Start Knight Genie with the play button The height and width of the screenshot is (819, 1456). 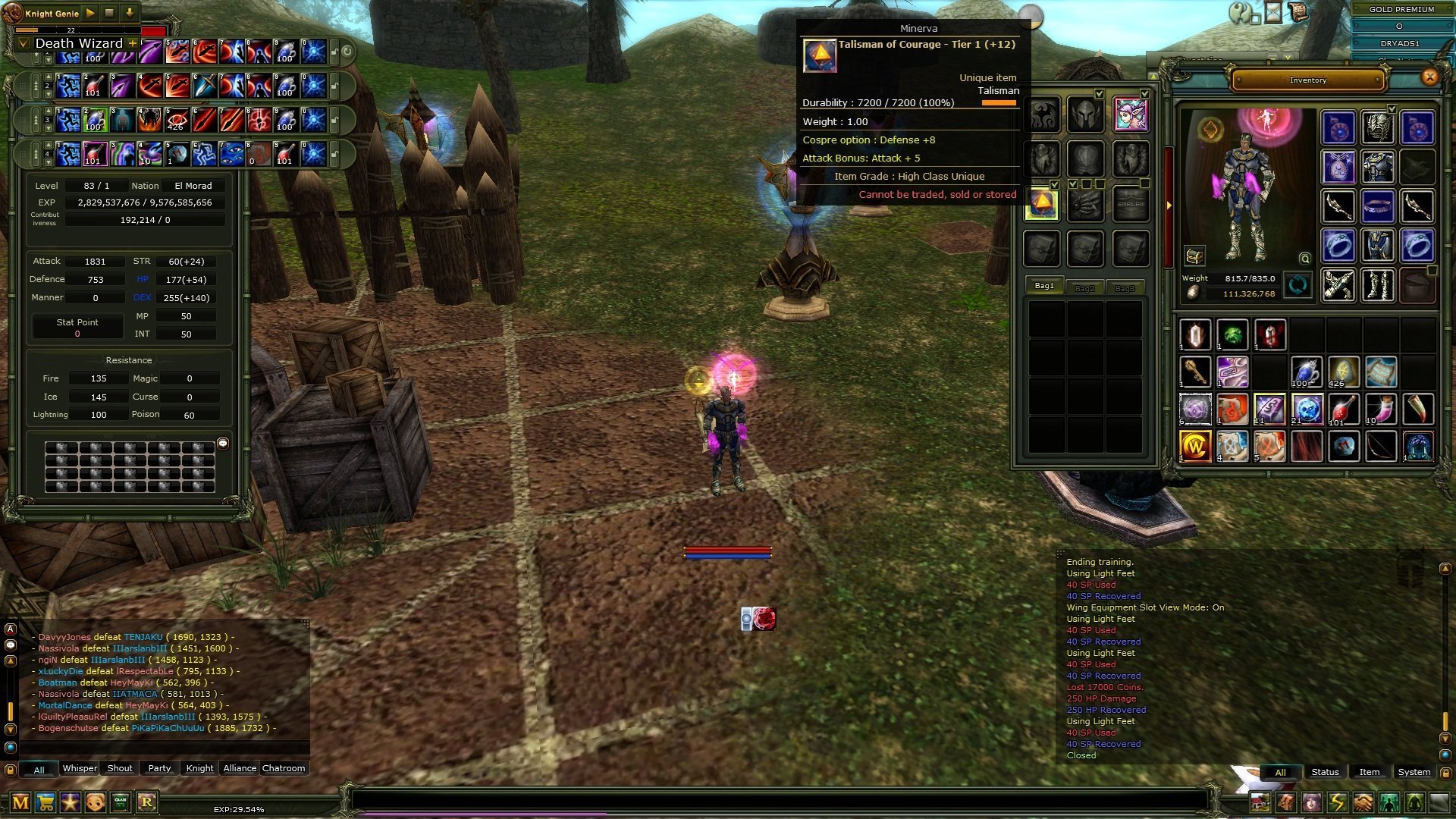click(x=90, y=13)
